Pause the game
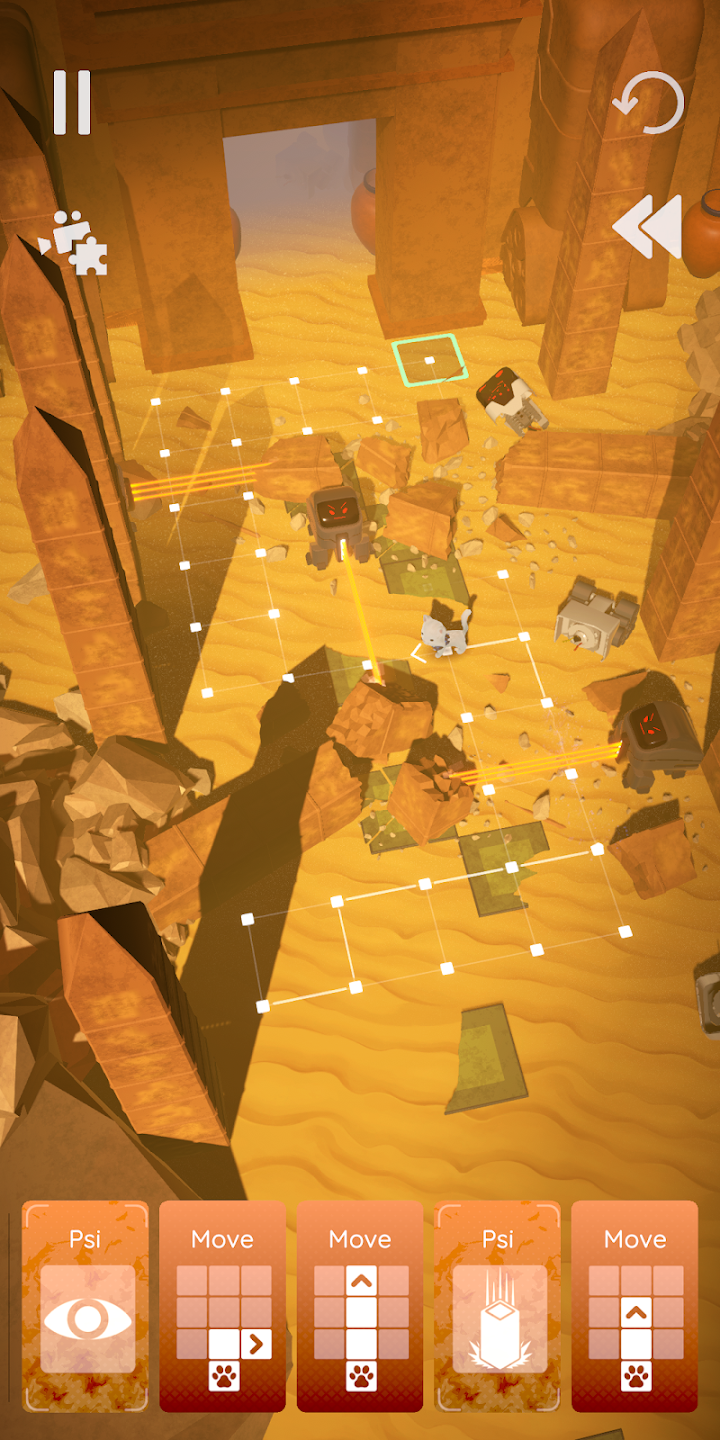Image resolution: width=720 pixels, height=1440 pixels. pos(72,102)
